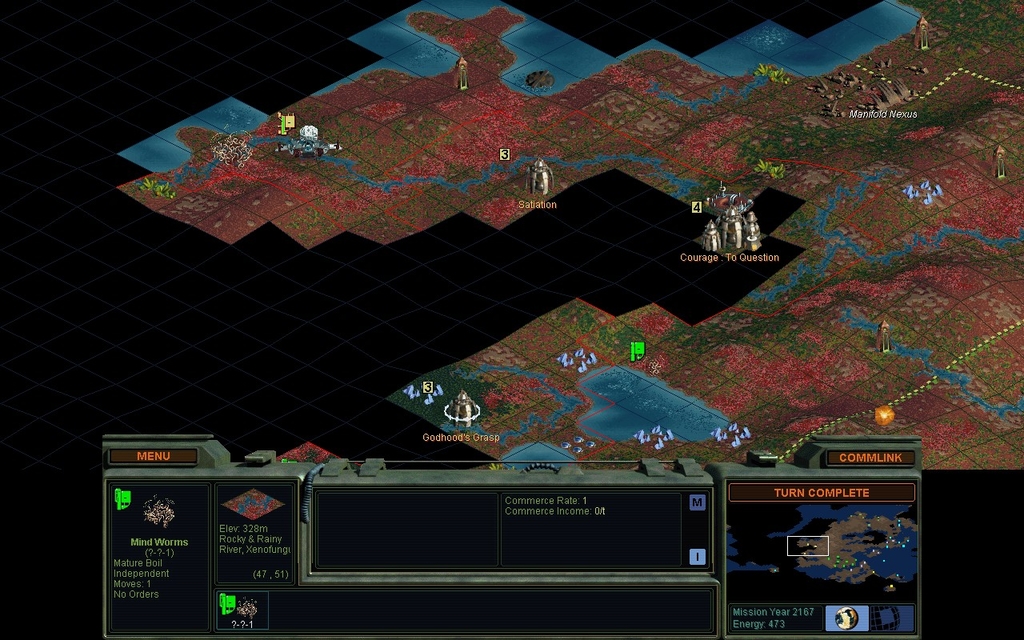Select the Satiation base

click(539, 178)
